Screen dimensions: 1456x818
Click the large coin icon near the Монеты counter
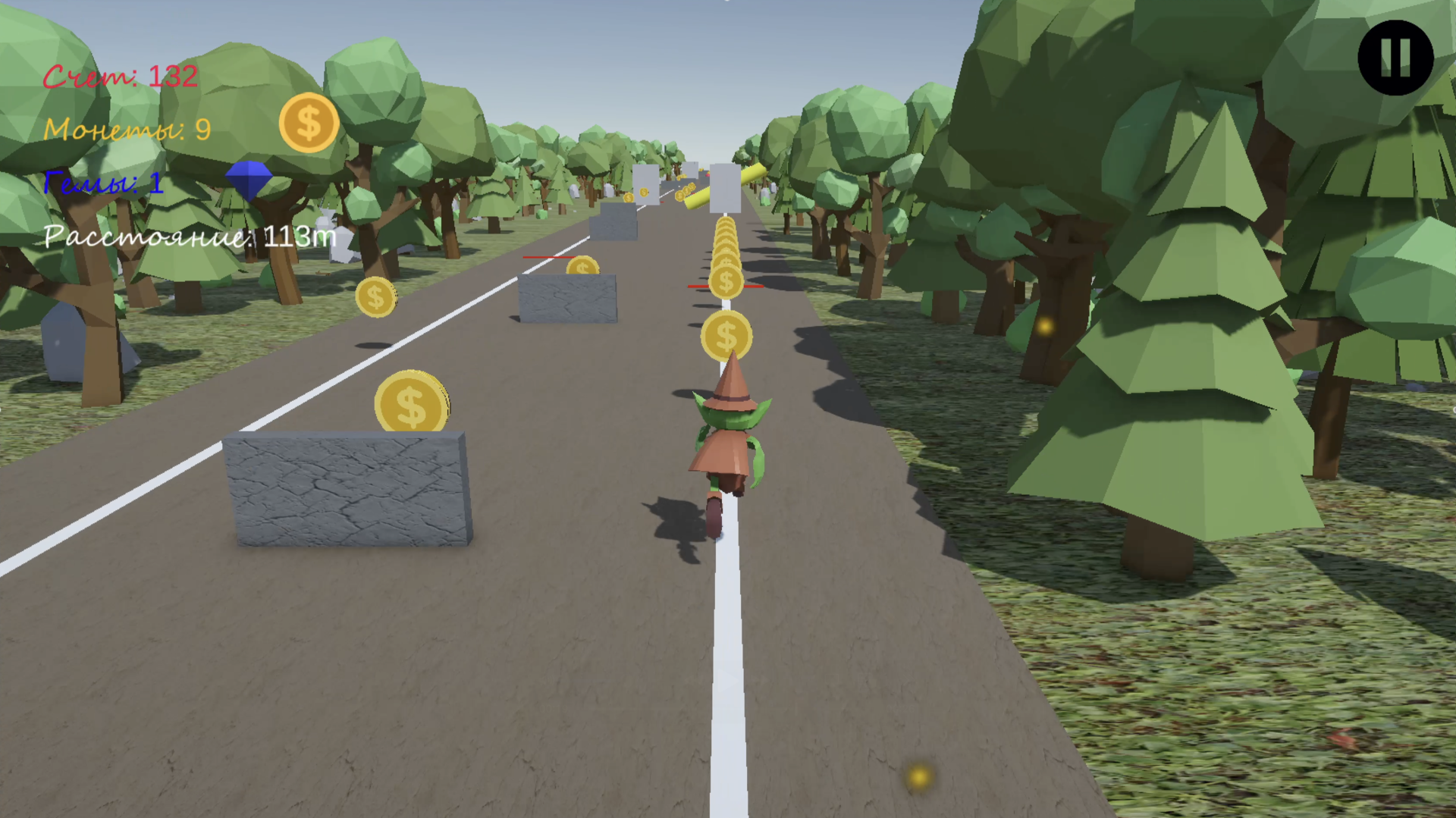[x=308, y=124]
